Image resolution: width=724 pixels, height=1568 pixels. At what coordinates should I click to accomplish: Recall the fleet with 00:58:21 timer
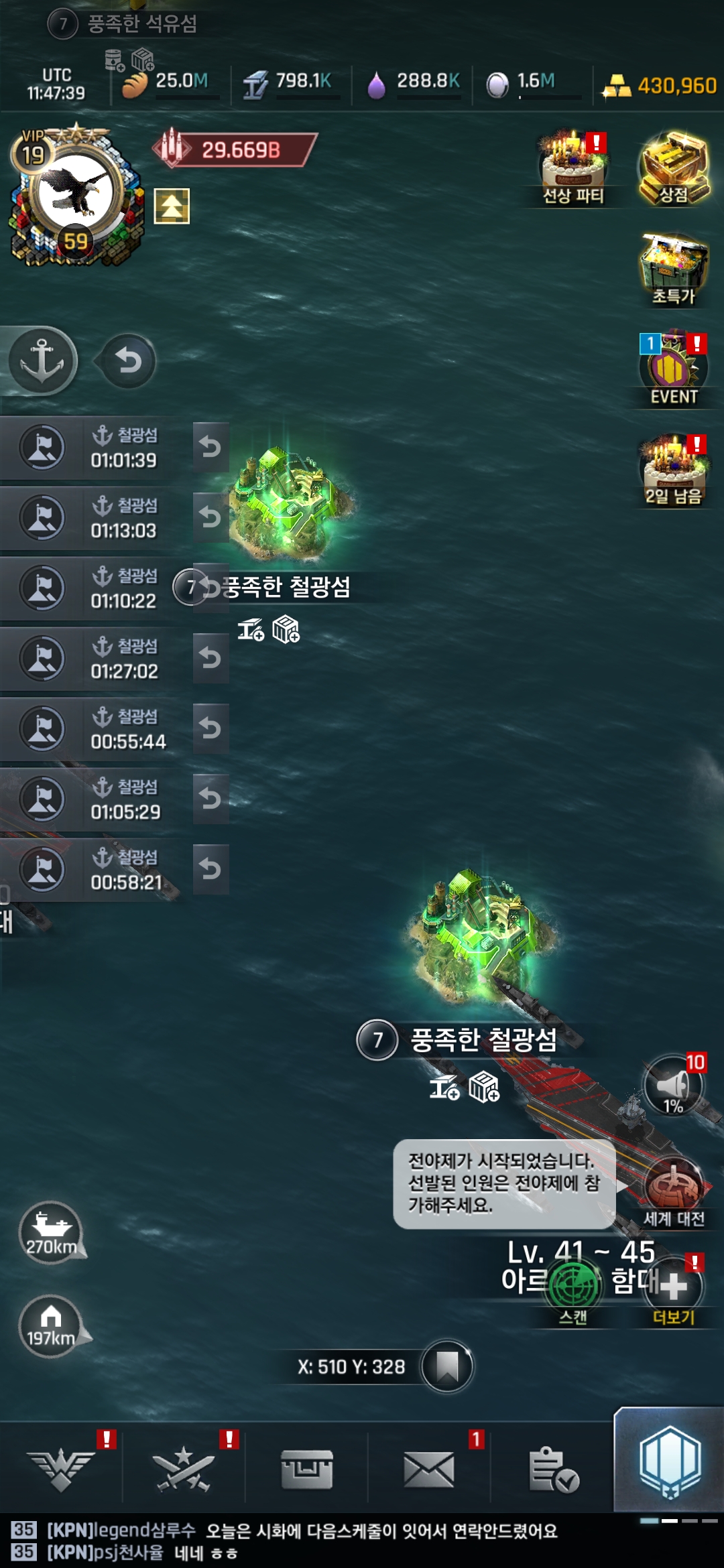pos(210,869)
